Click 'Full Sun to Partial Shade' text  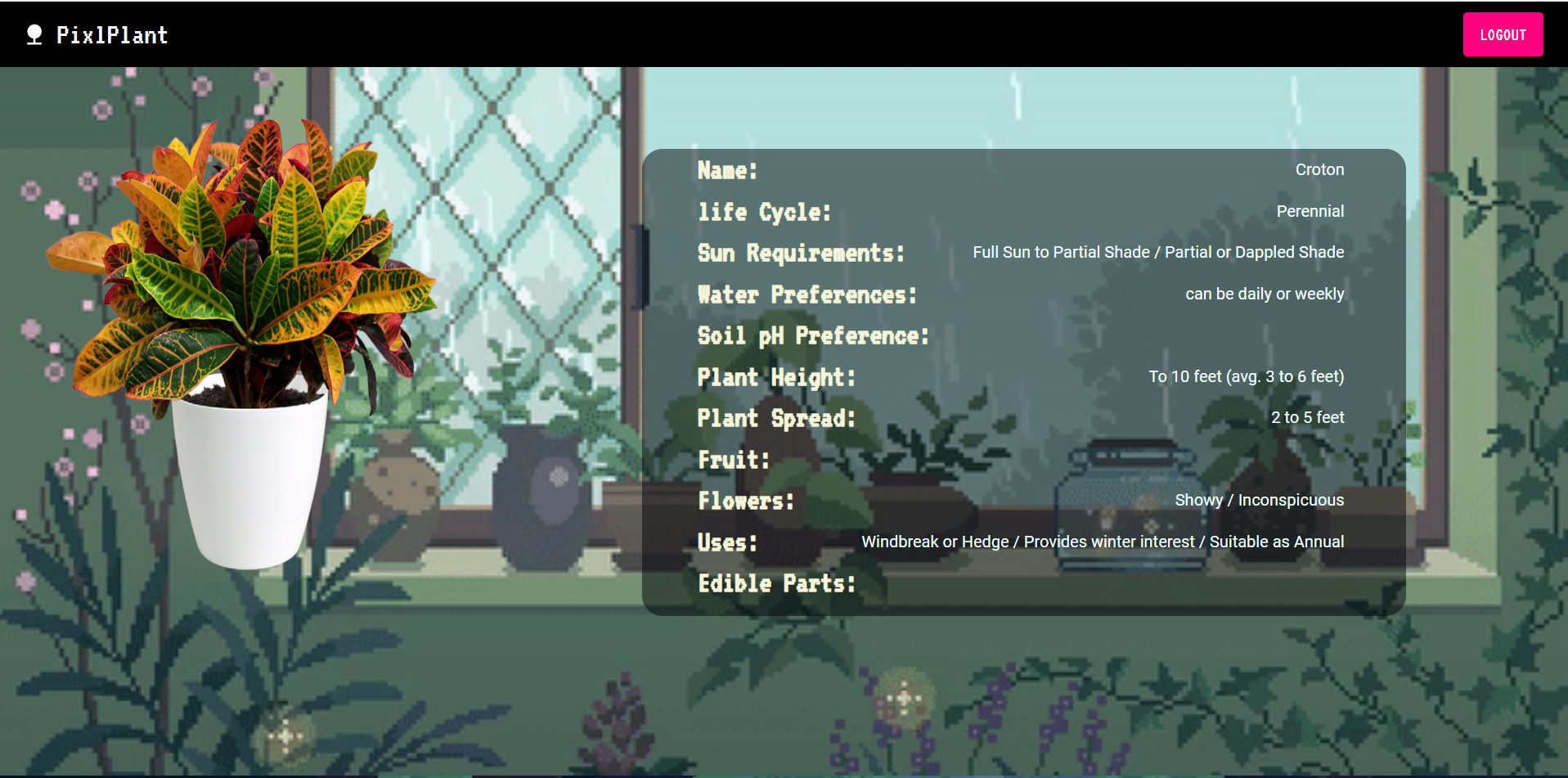tap(1061, 252)
